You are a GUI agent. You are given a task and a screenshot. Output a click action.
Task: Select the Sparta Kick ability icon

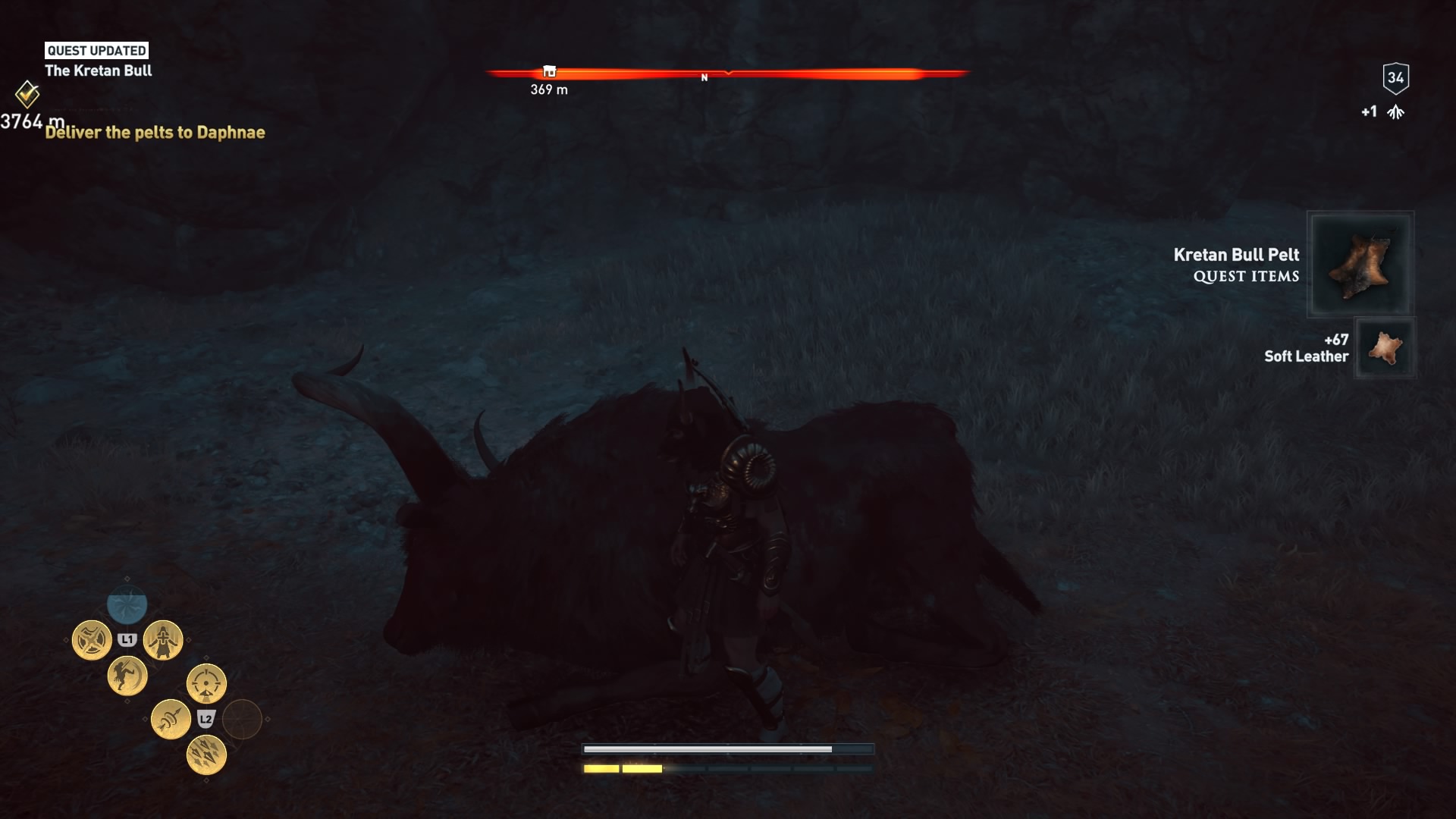pyautogui.click(x=127, y=676)
